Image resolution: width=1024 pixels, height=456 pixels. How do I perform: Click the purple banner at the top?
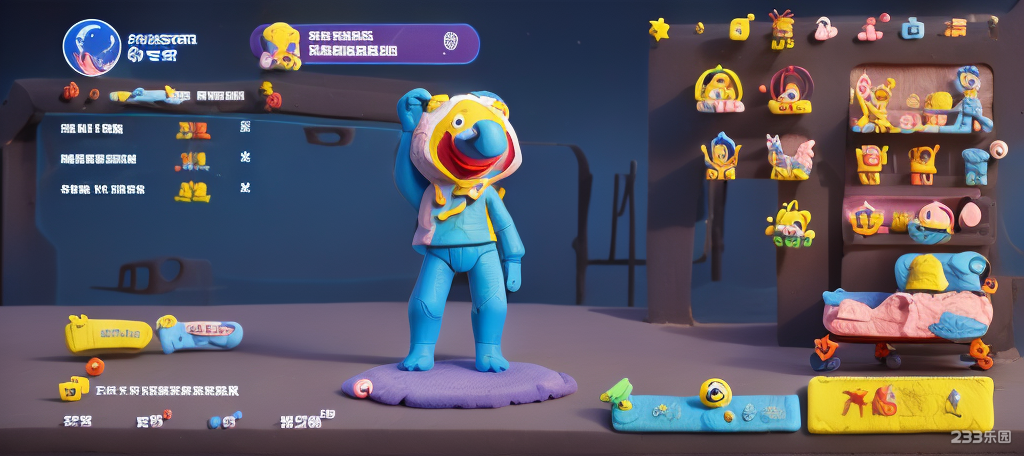(365, 44)
